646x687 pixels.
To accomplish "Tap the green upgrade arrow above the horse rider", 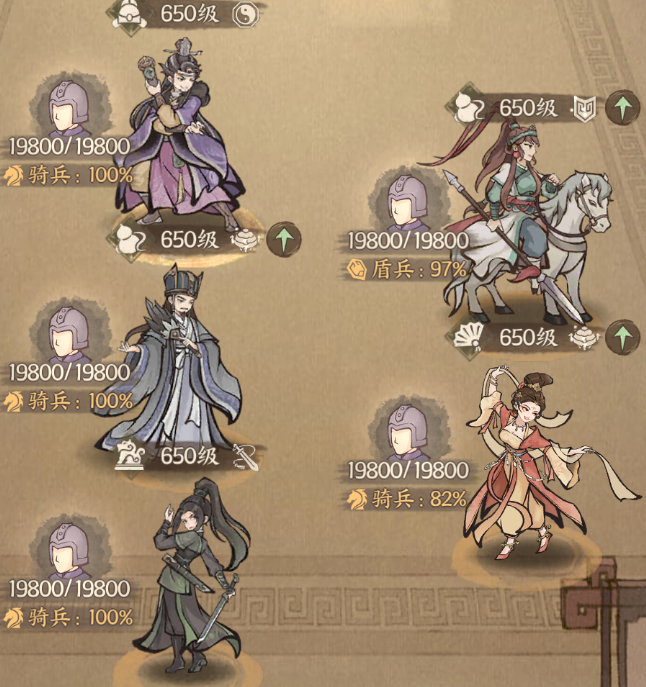I will [x=623, y=107].
